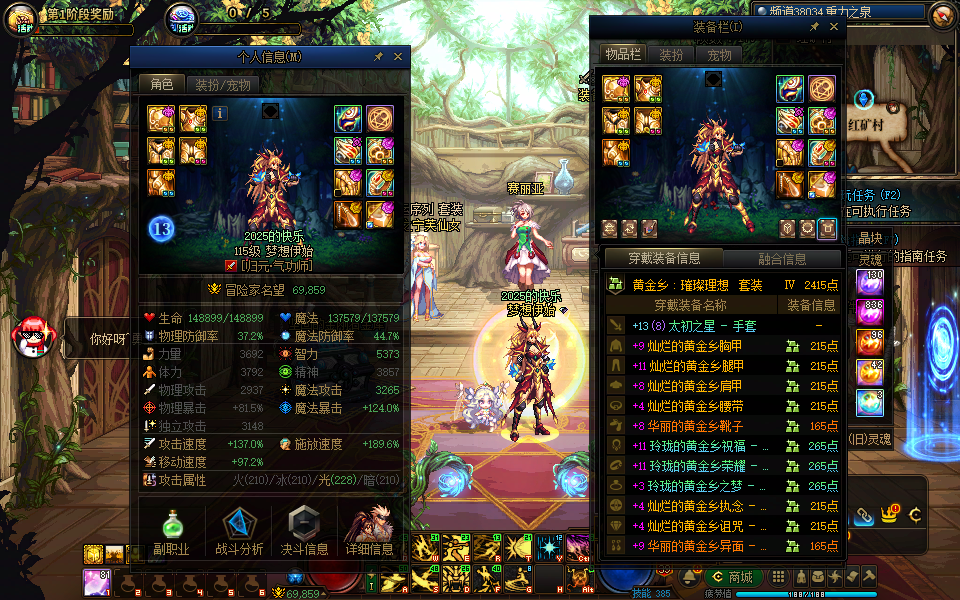Open the 战斗分析 combat analysis
The width and height of the screenshot is (960, 600).
tap(239, 531)
